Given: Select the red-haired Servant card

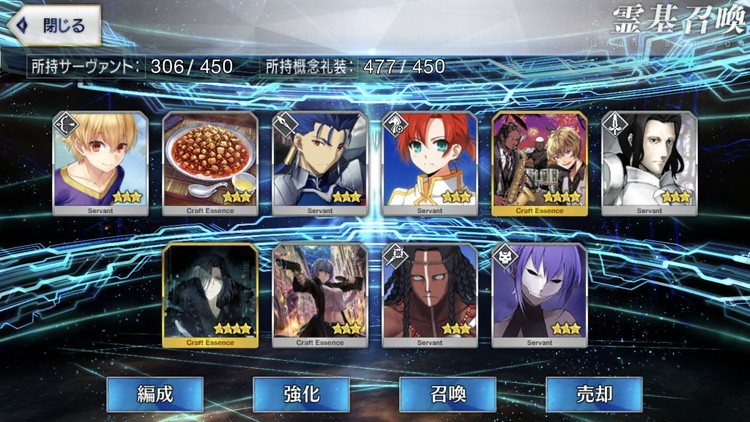Looking at the screenshot, I should point(430,163).
